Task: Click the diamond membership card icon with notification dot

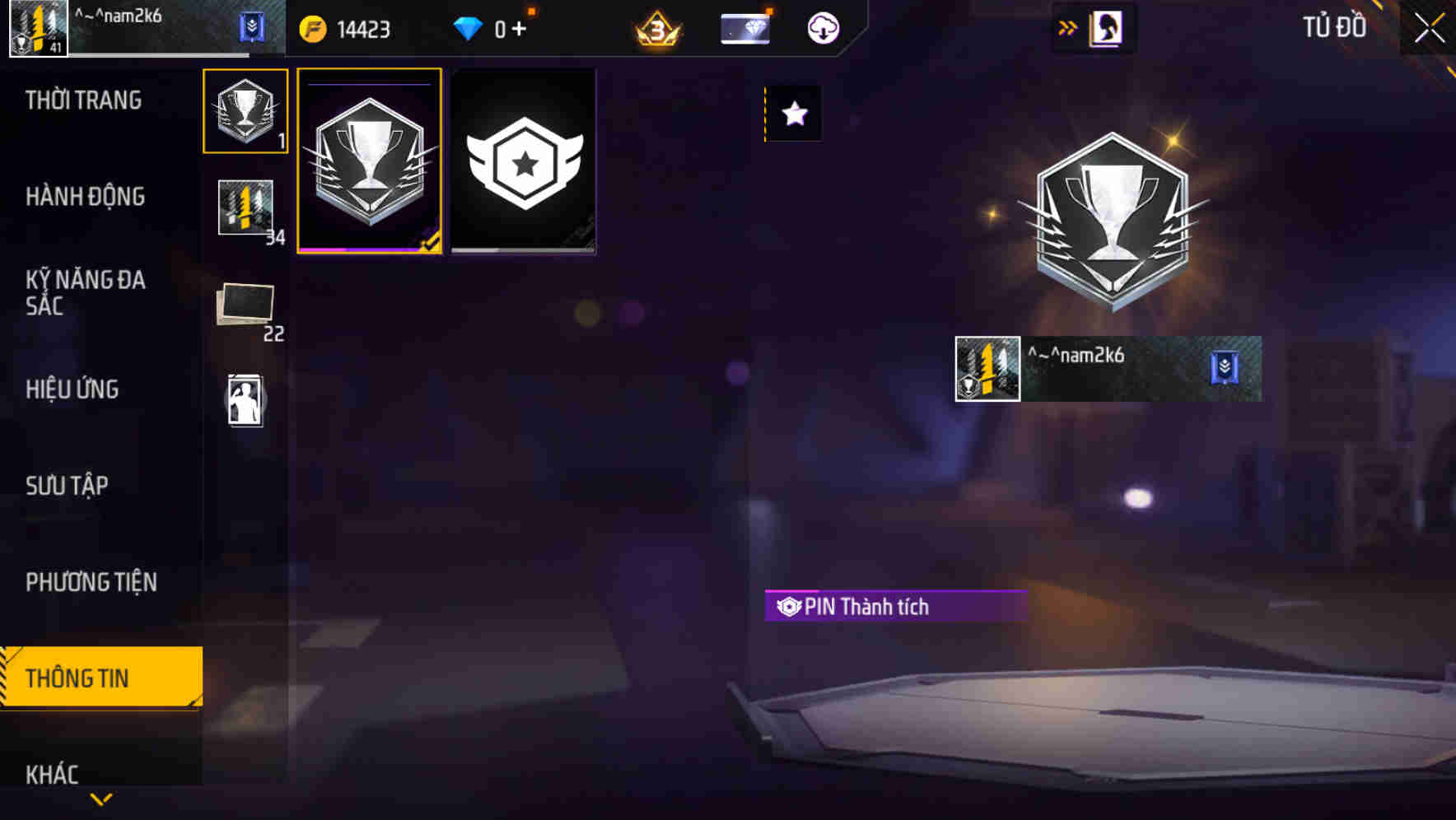Action: coord(744,27)
